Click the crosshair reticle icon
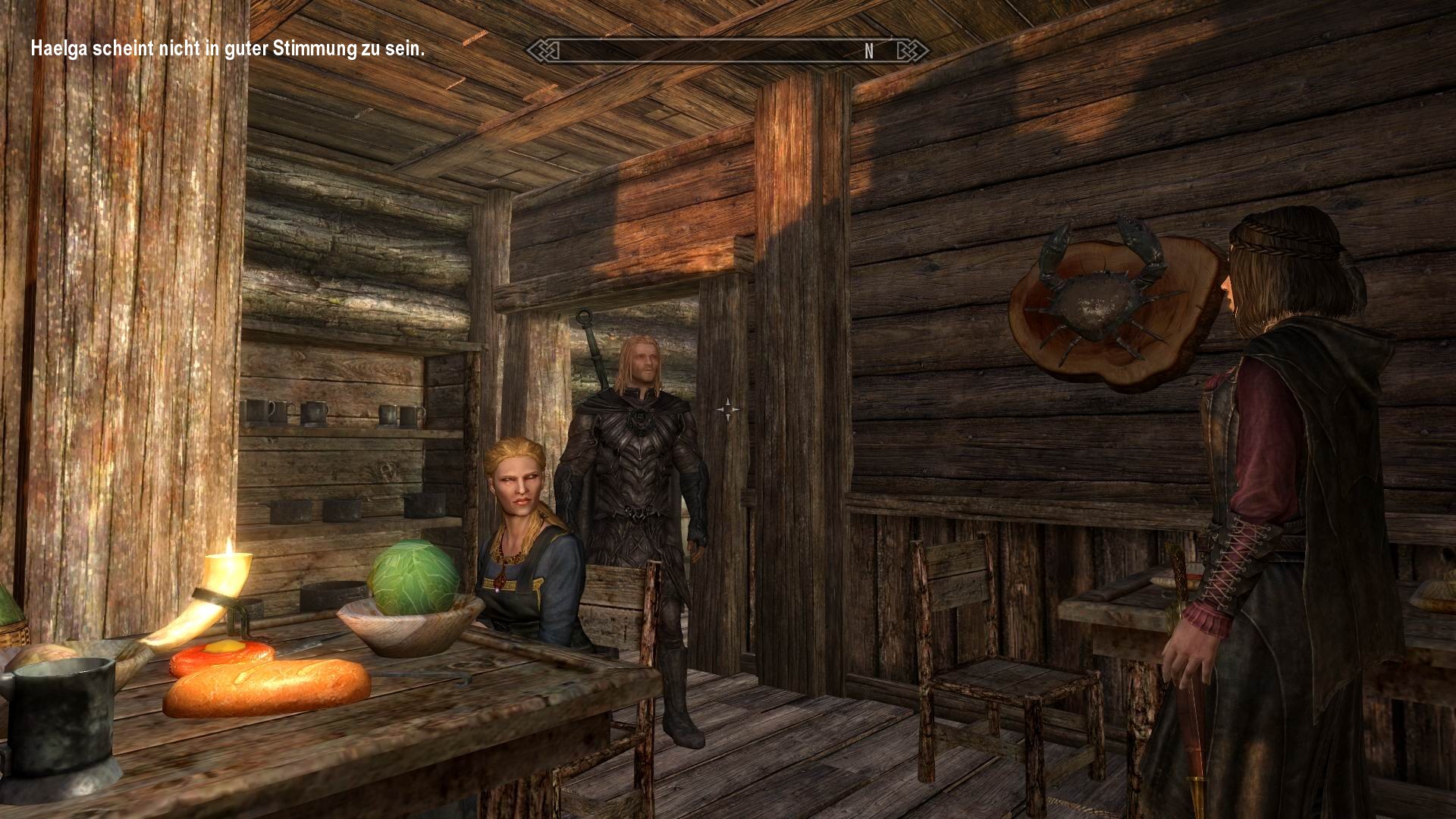 pos(727,409)
